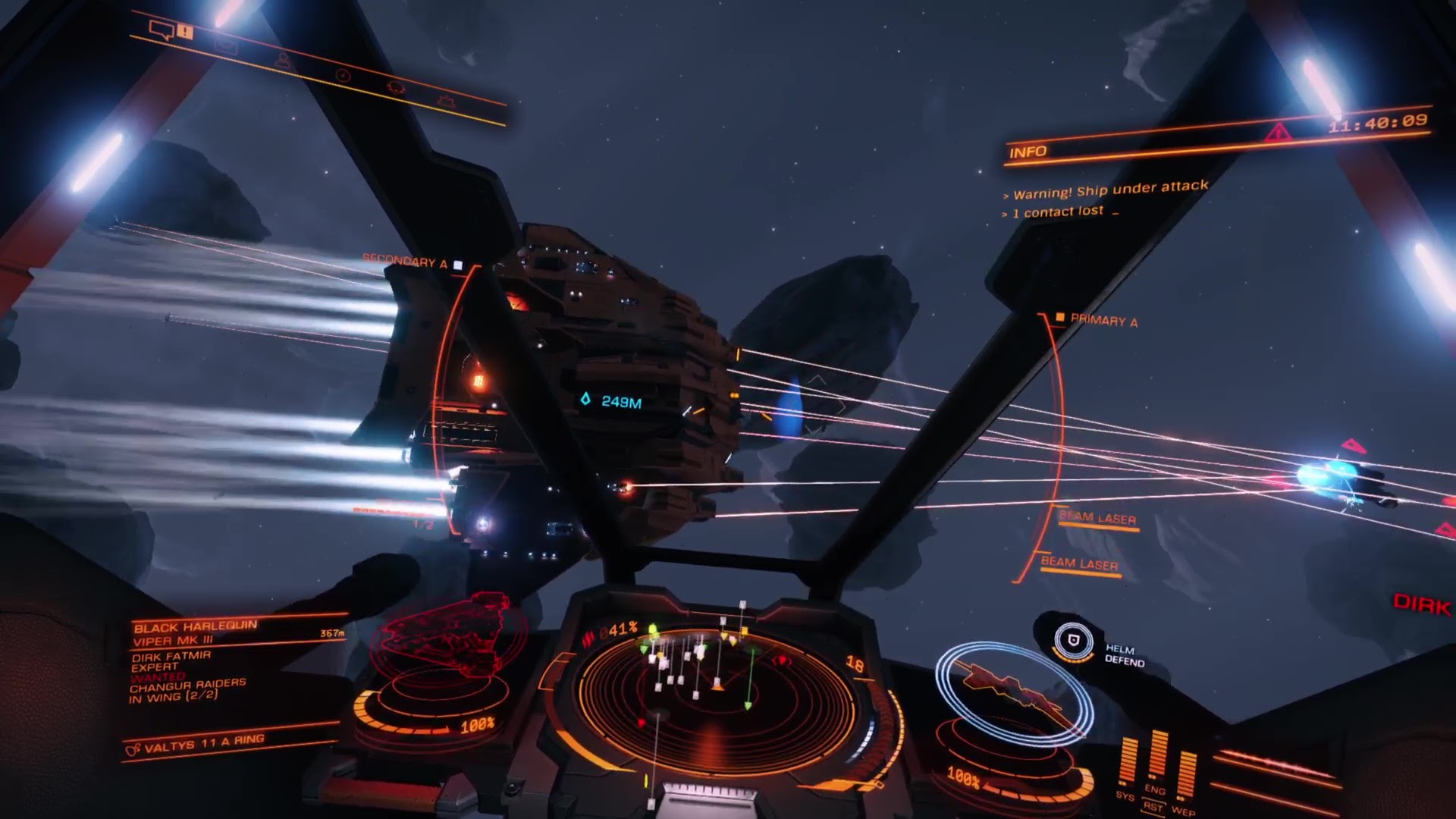Click your own ship shield hologram
Screen dimensions: 1456x819
click(1012, 689)
